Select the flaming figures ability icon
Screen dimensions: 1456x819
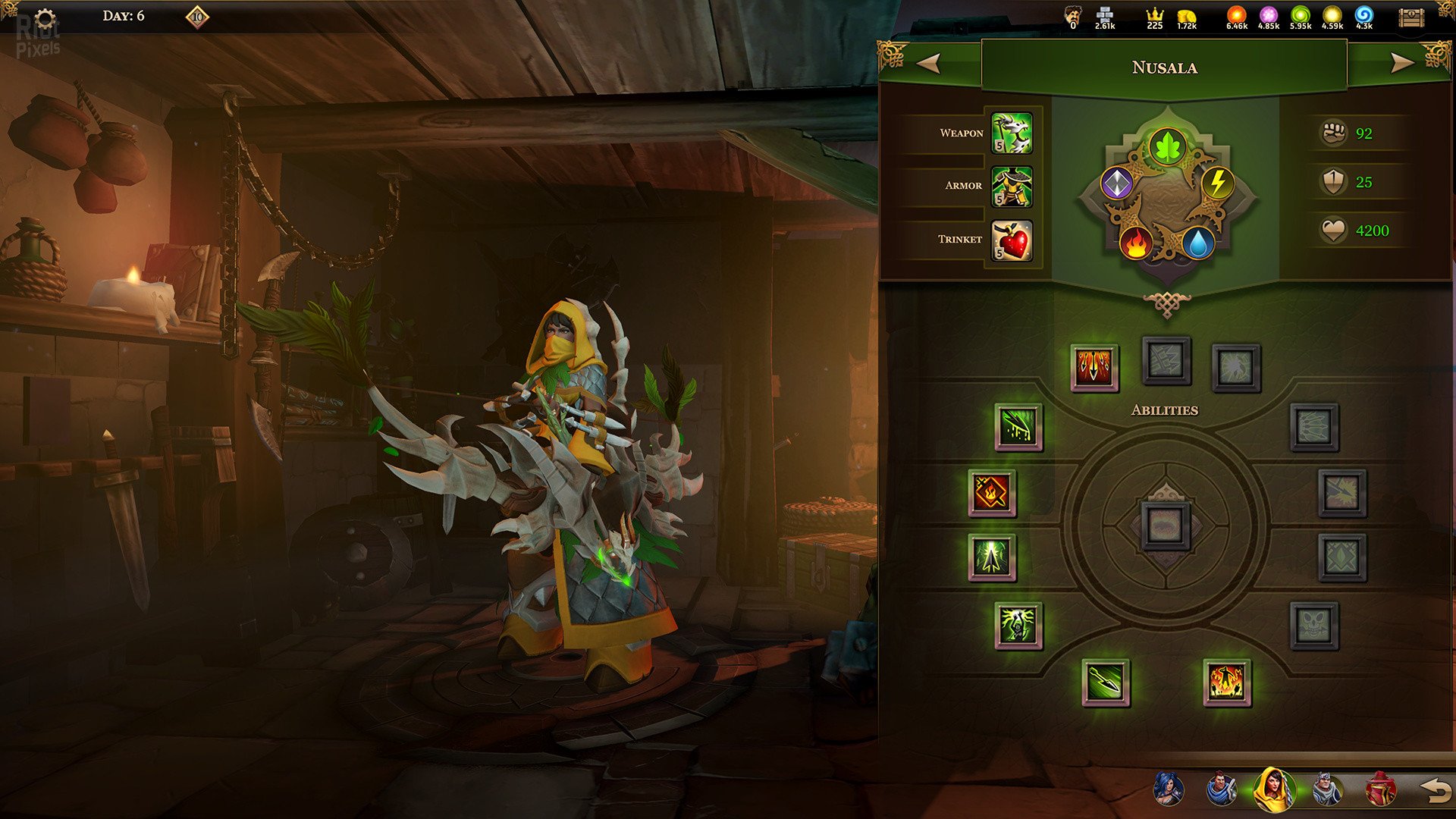tap(1226, 682)
